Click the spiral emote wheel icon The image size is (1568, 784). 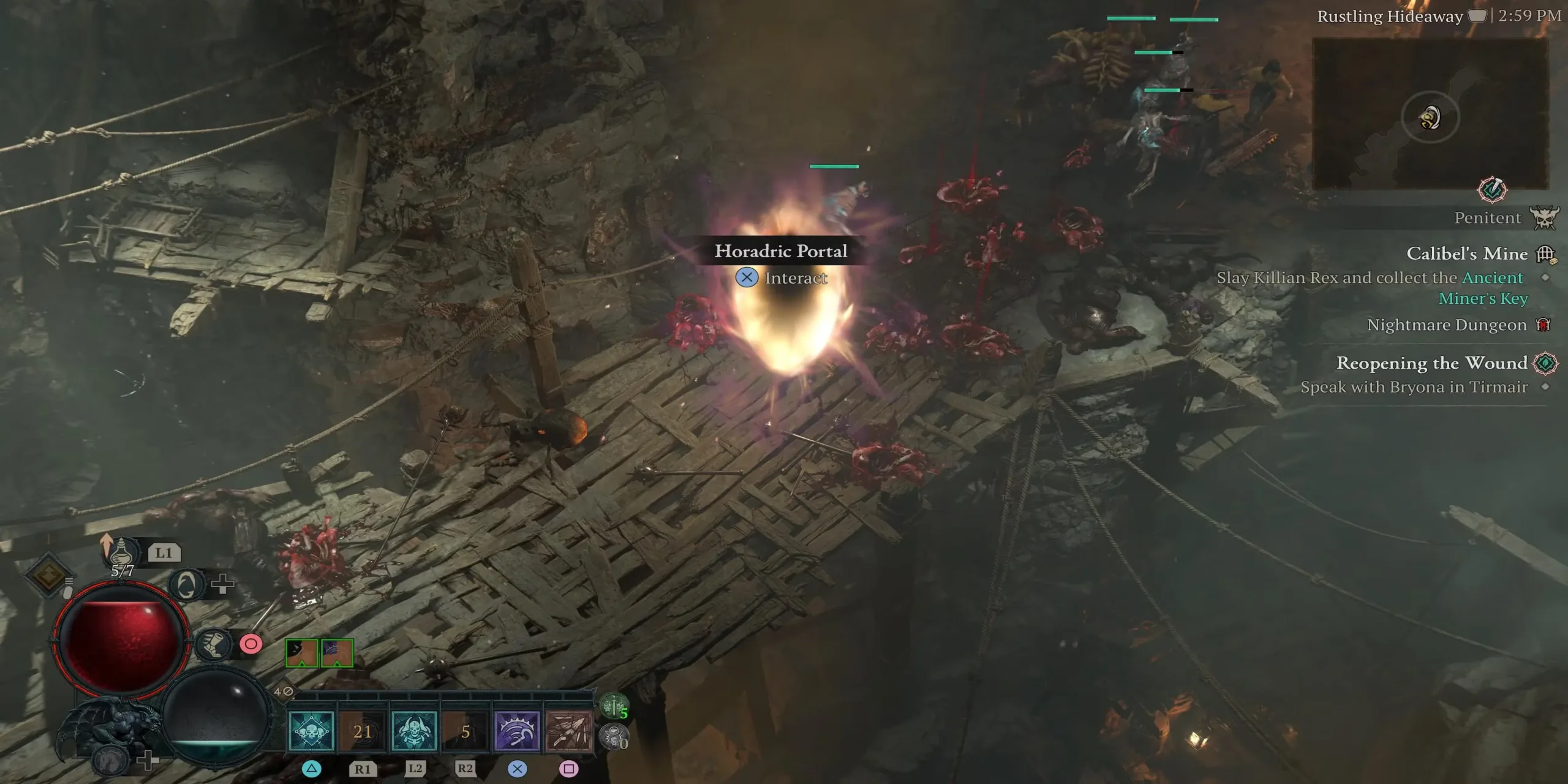(x=186, y=584)
